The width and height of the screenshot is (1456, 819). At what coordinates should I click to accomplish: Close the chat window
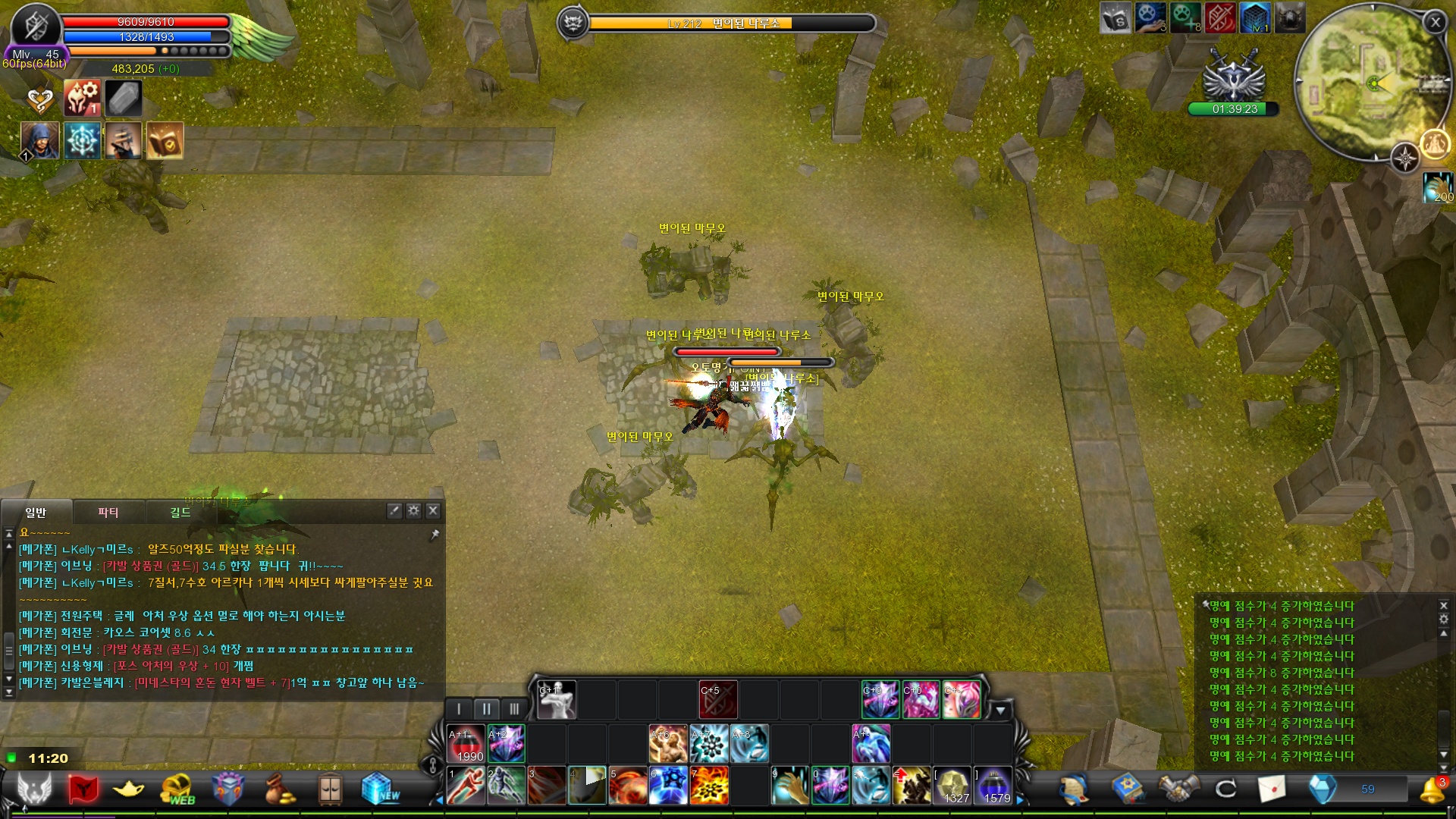[x=433, y=510]
